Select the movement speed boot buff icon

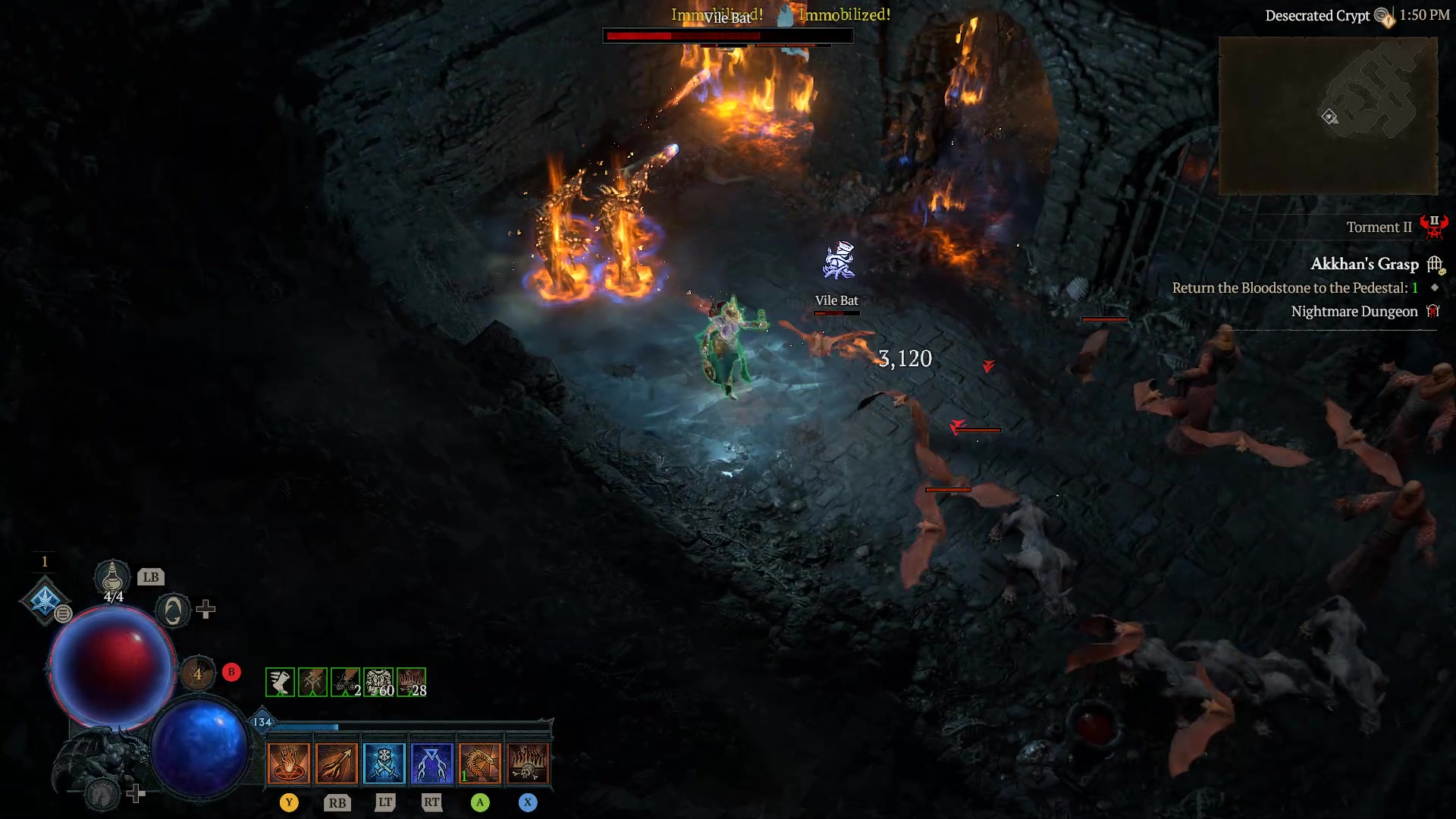278,681
